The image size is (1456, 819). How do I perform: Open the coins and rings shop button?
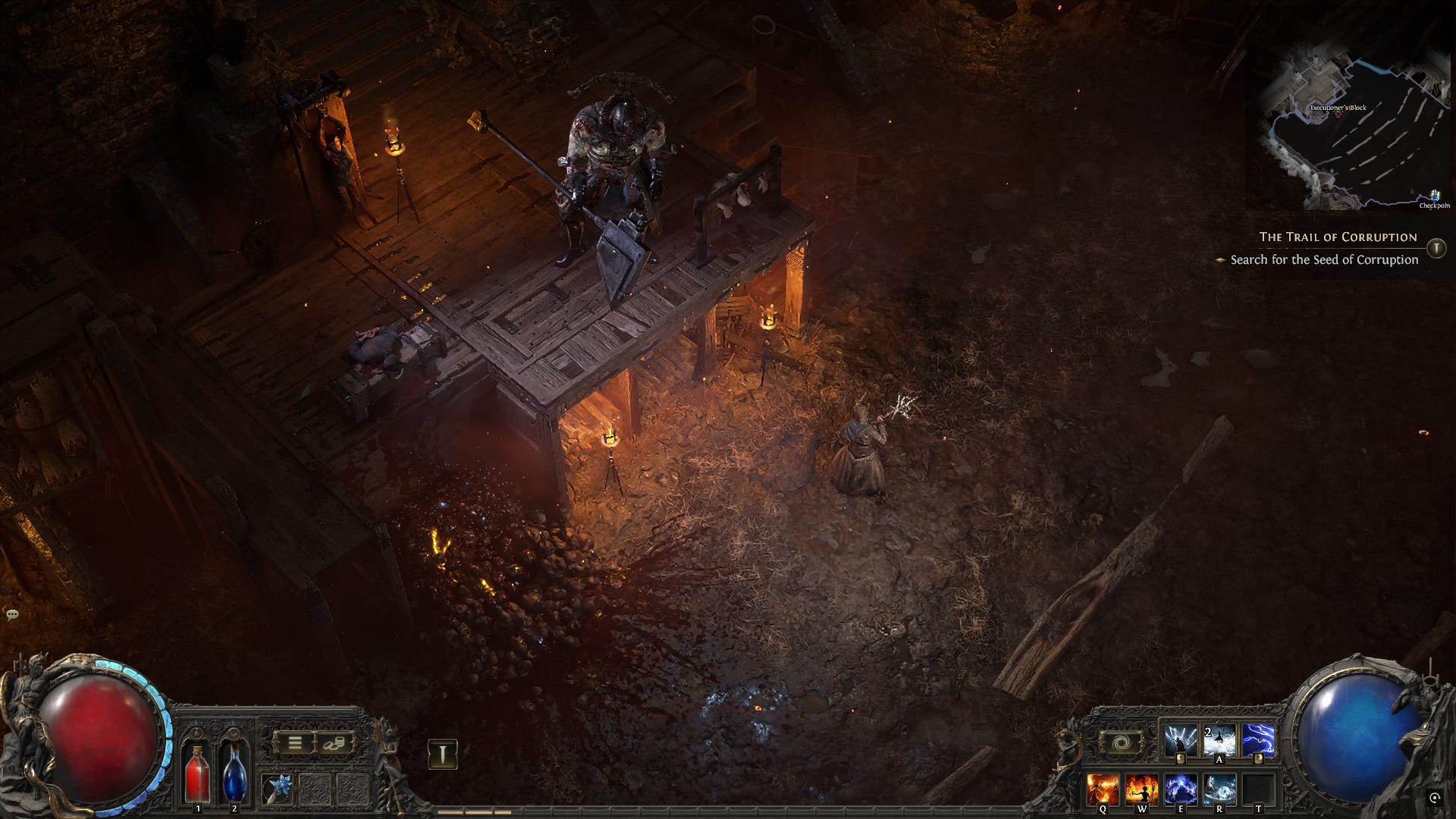point(334,743)
